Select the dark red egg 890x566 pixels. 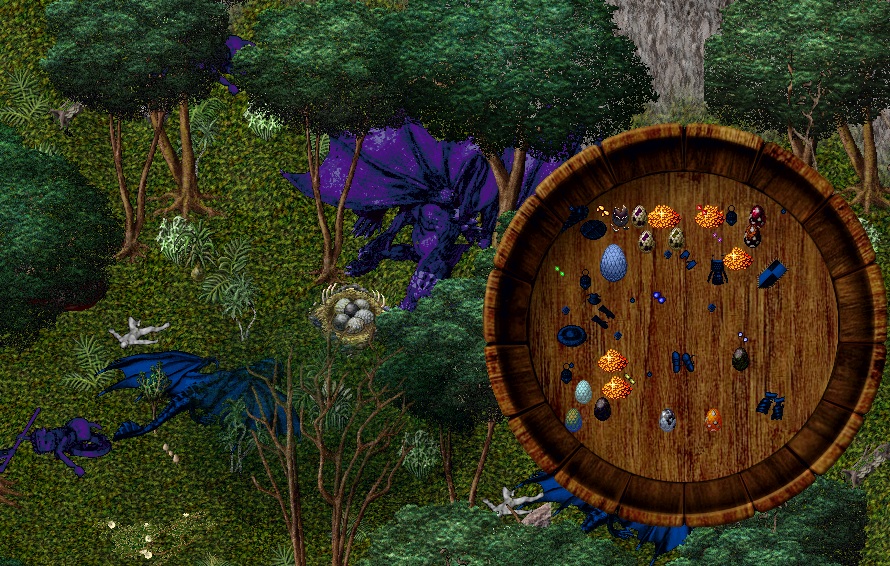(757, 215)
